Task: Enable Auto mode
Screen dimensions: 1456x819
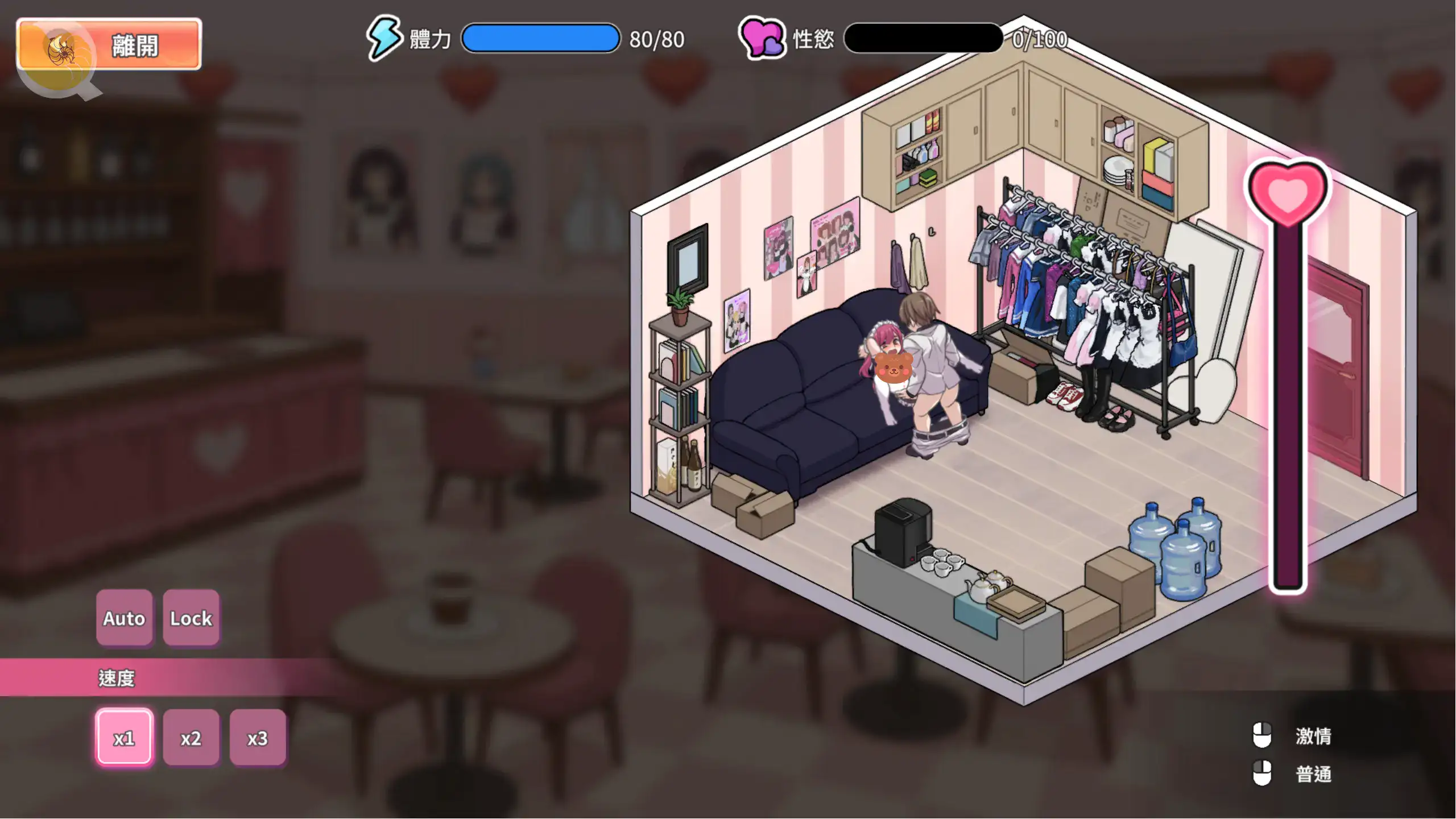Action: pos(124,618)
